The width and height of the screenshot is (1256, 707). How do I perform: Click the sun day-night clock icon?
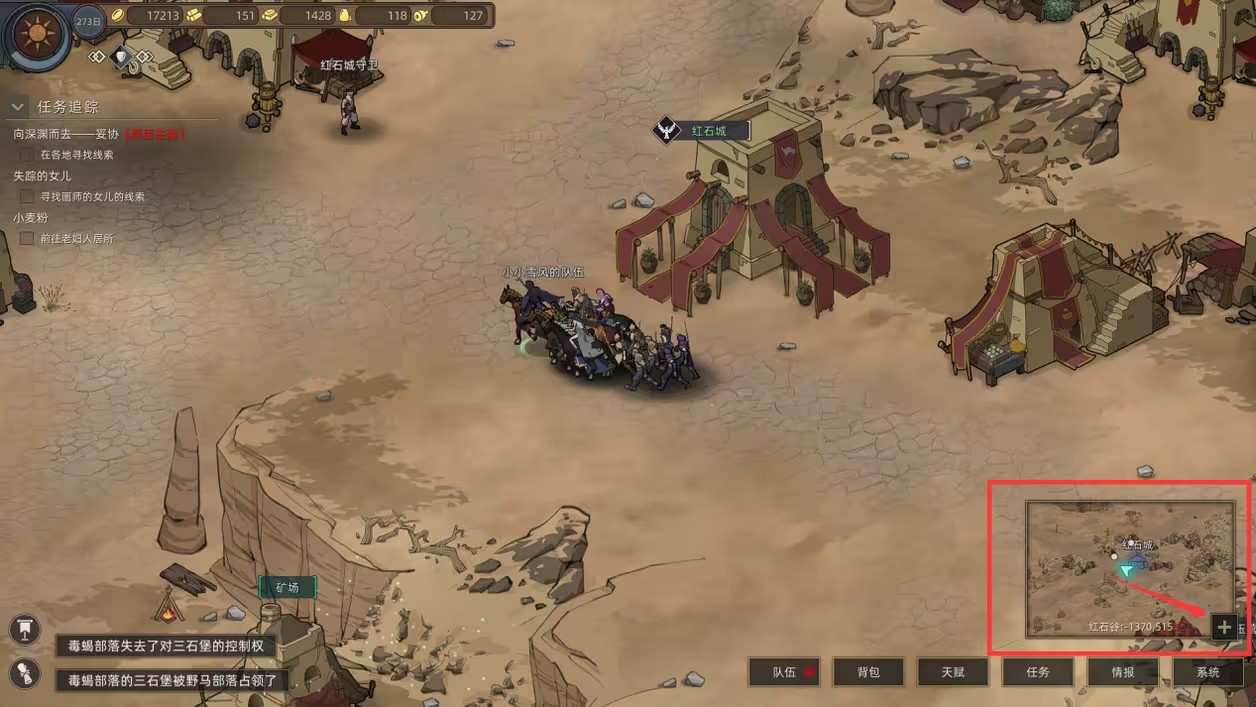(x=37, y=33)
